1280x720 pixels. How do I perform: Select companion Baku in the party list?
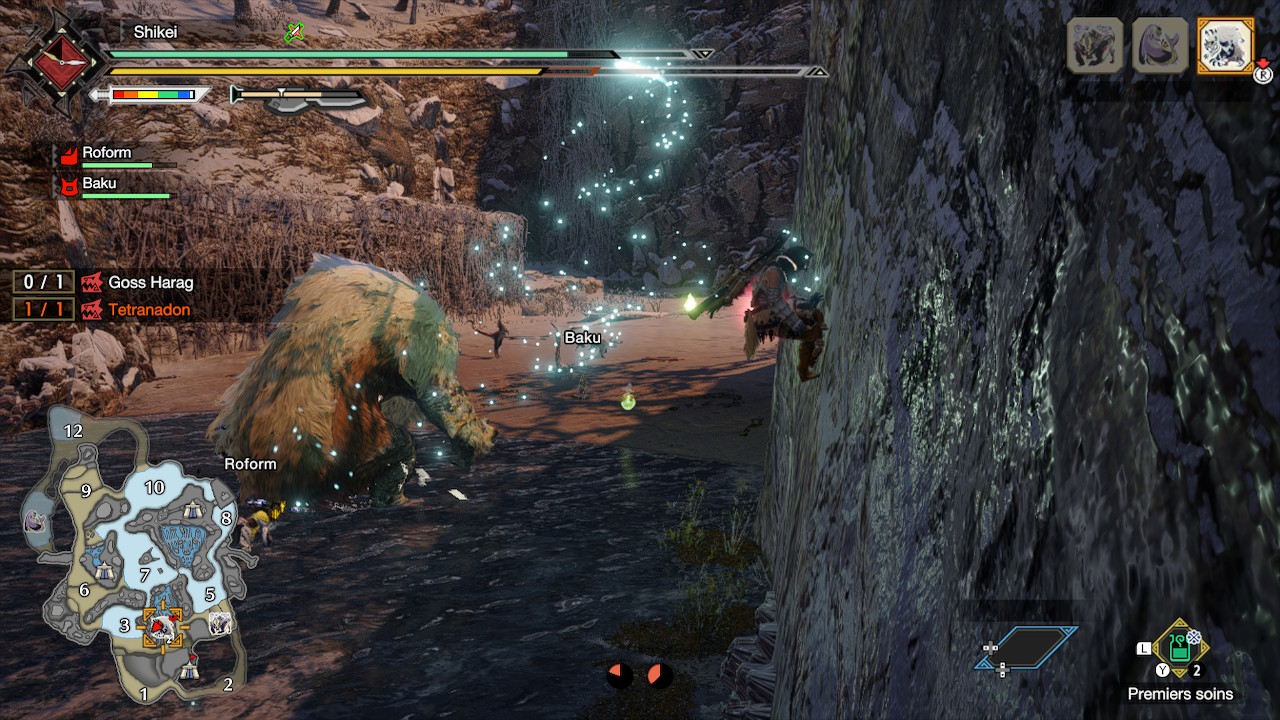tap(98, 185)
